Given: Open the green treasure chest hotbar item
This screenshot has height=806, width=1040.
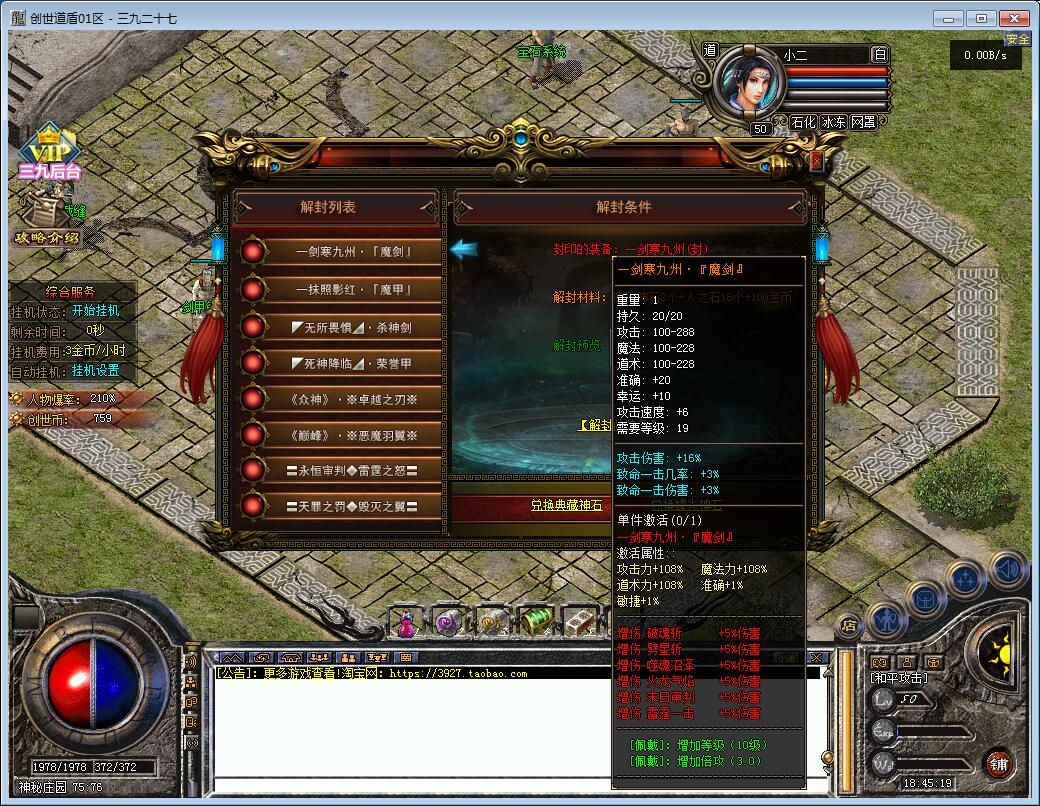Looking at the screenshot, I should [537, 622].
